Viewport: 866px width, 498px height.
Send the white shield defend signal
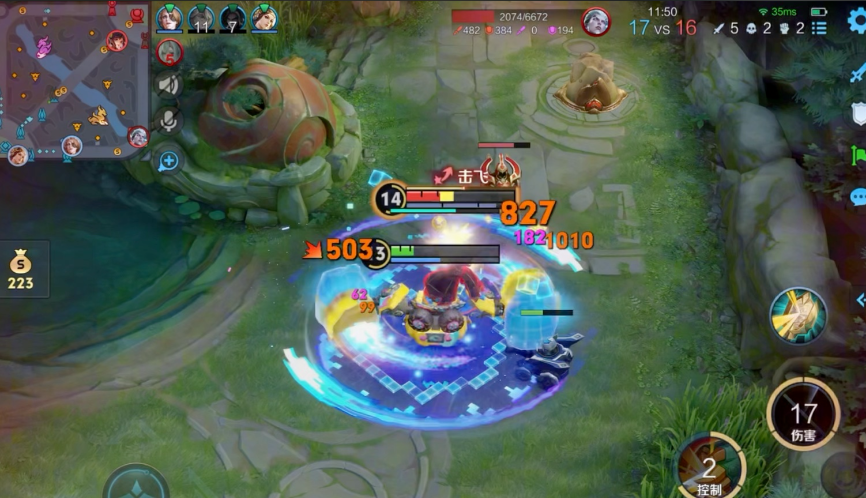point(858,113)
